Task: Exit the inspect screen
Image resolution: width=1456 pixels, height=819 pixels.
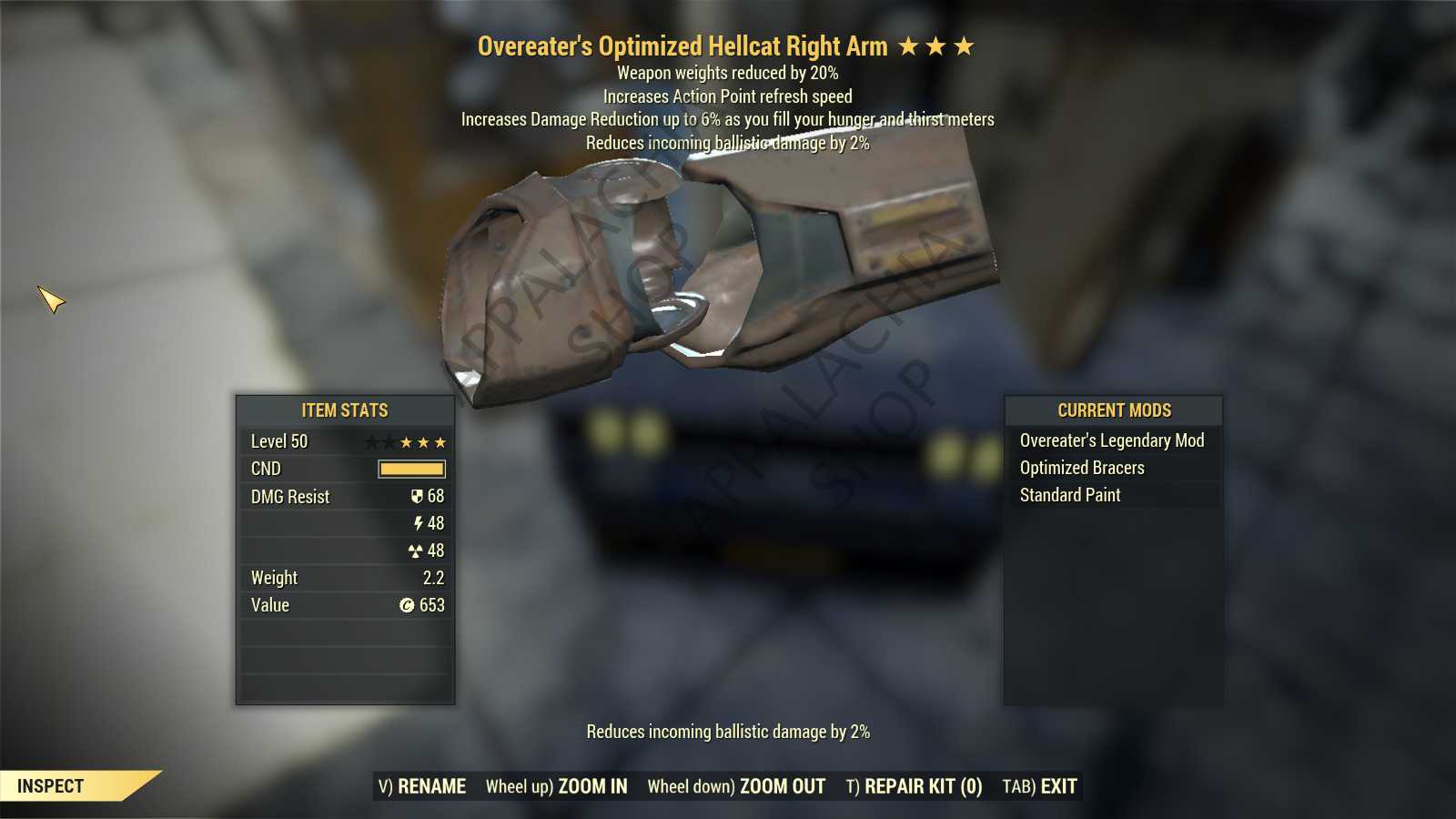Action: tap(1039, 786)
